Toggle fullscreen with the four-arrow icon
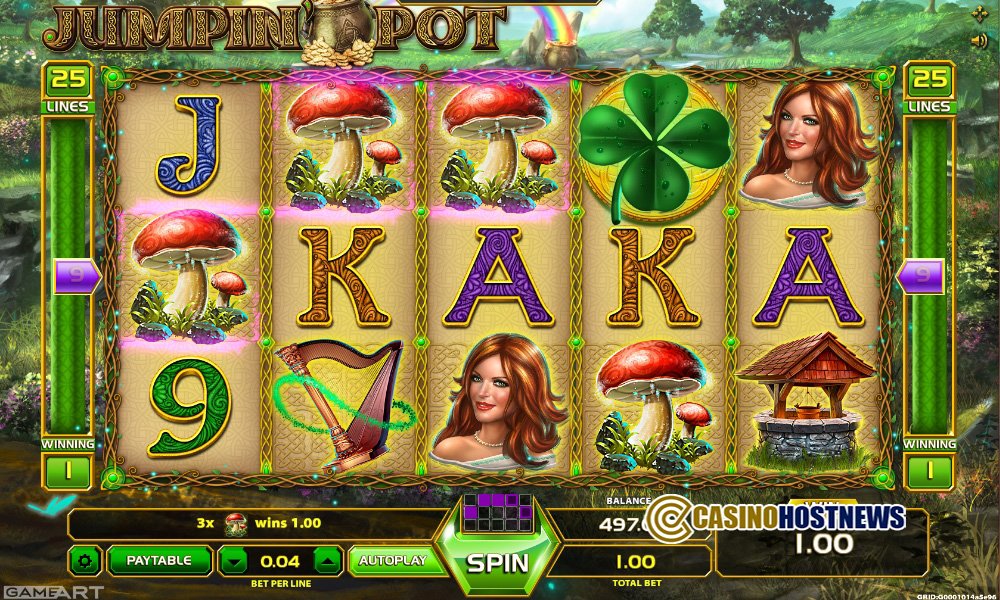Screen dimensions: 1000x600 pyautogui.click(x=979, y=14)
